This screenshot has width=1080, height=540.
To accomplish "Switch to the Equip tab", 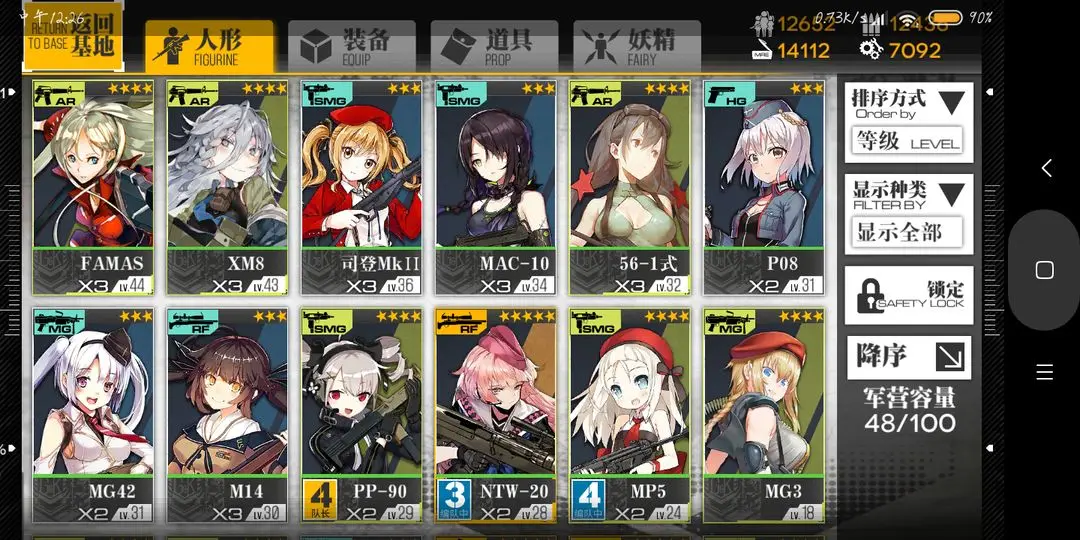I will [x=351, y=47].
